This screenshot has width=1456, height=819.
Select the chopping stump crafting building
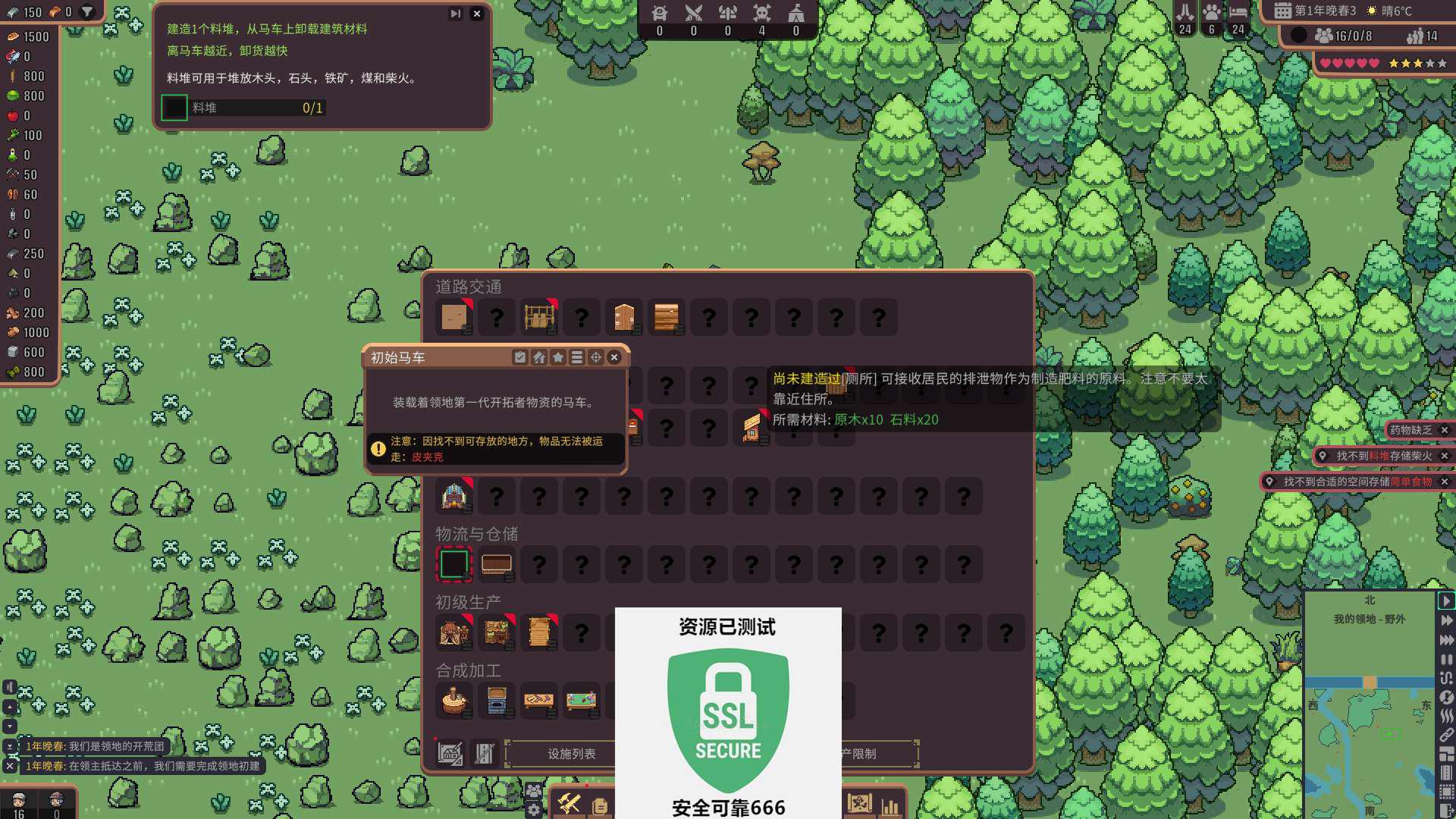454,701
